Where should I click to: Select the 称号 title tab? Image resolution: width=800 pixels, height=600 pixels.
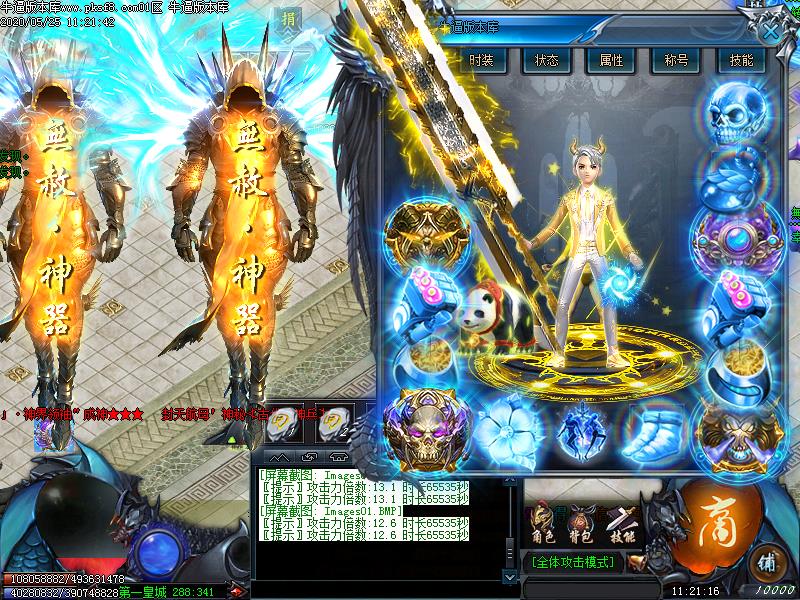coord(676,60)
